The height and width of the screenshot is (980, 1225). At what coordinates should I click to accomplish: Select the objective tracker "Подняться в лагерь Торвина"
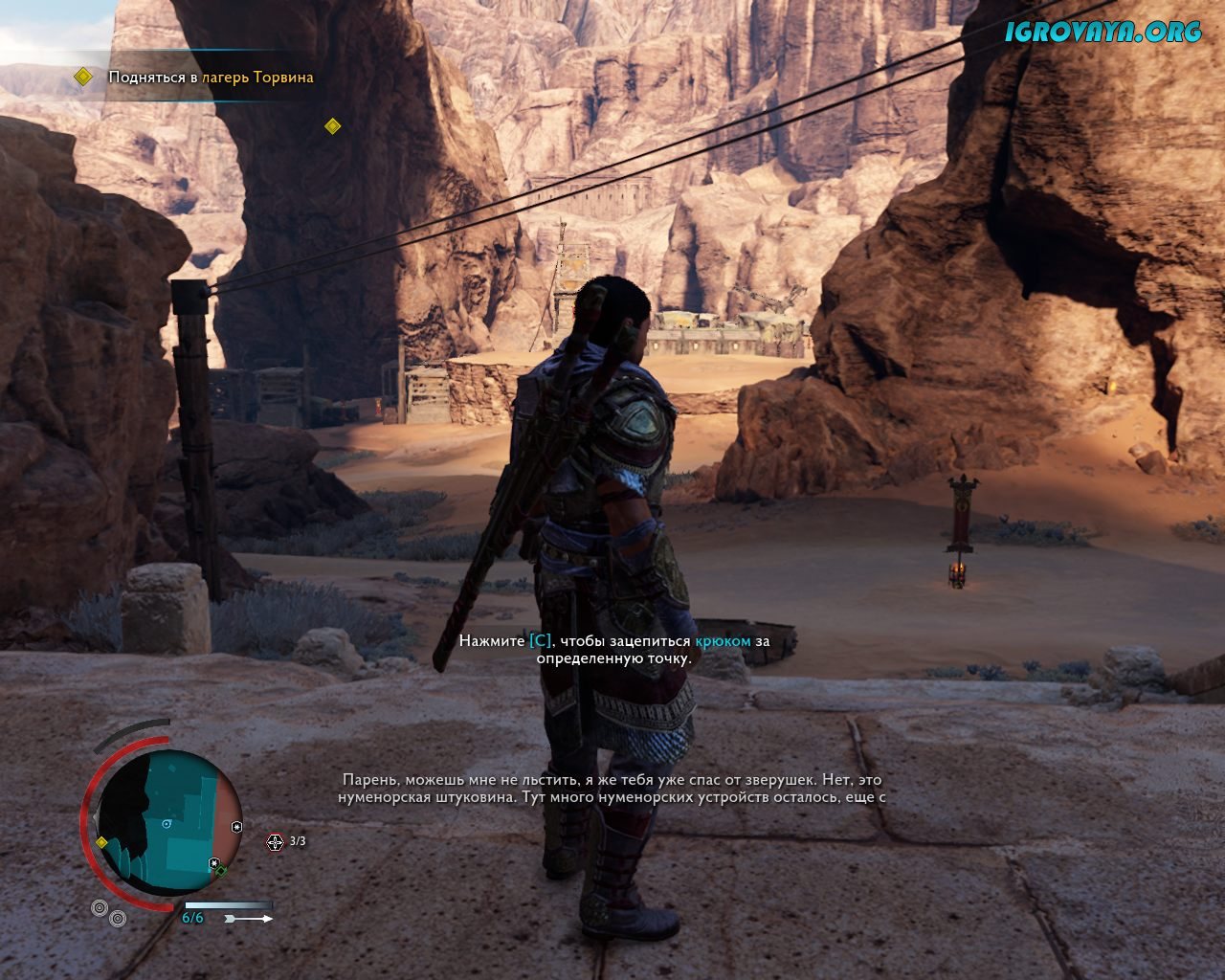(211, 78)
